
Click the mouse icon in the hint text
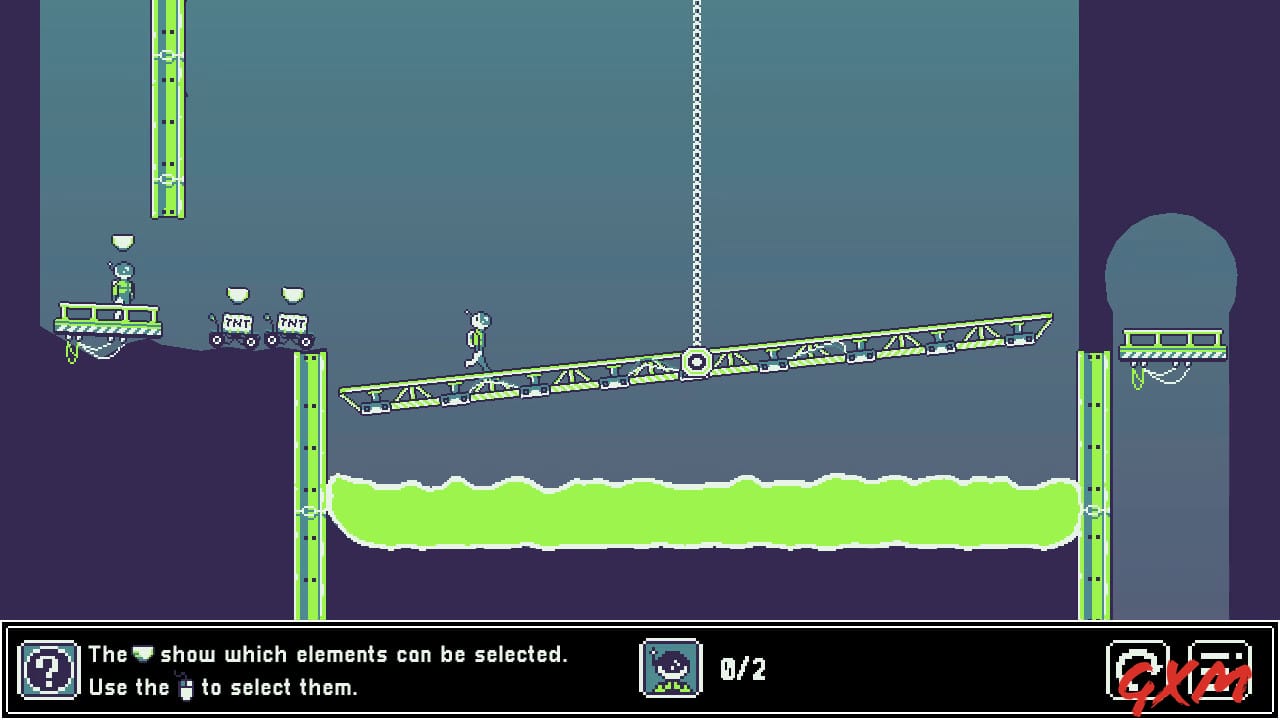pos(186,688)
